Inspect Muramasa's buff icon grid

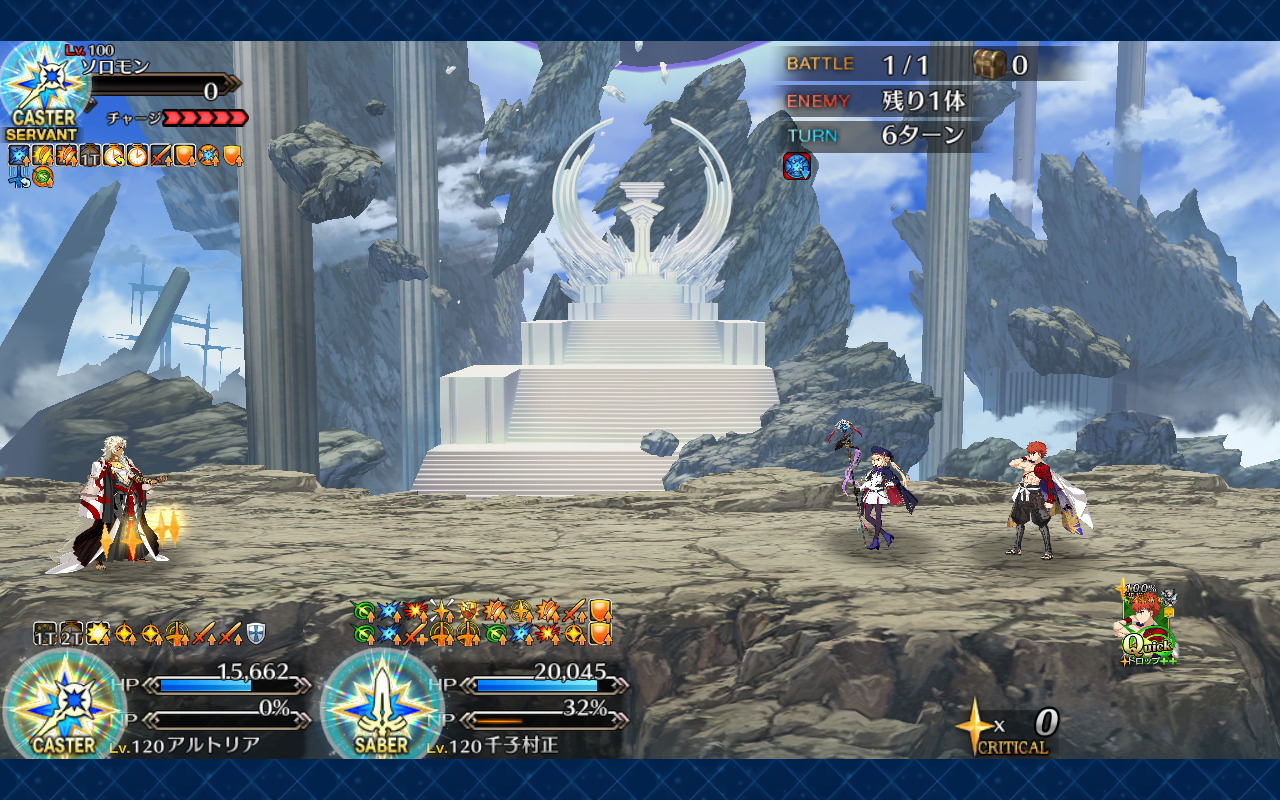tap(481, 622)
